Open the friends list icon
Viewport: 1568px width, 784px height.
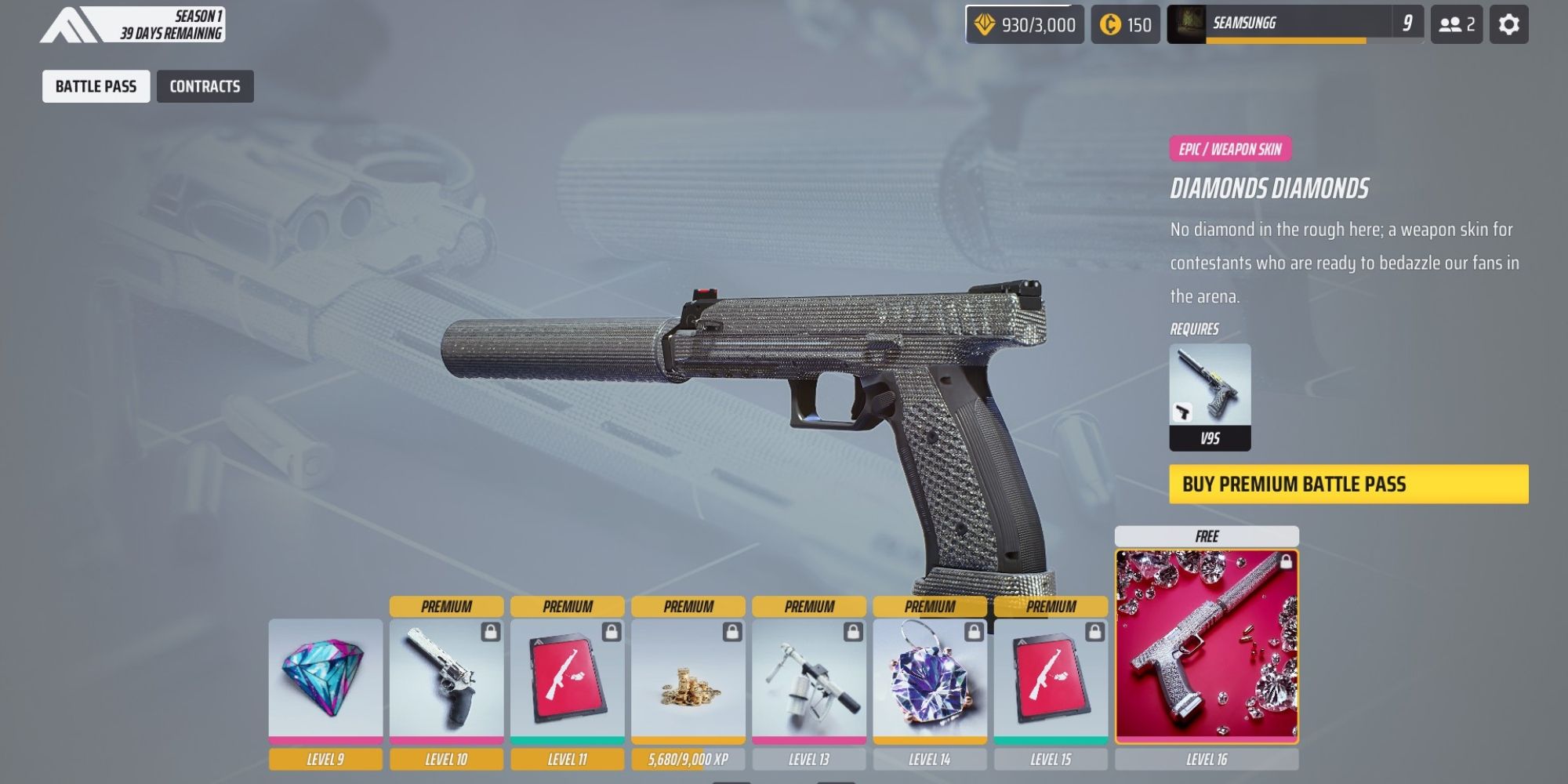point(1456,24)
